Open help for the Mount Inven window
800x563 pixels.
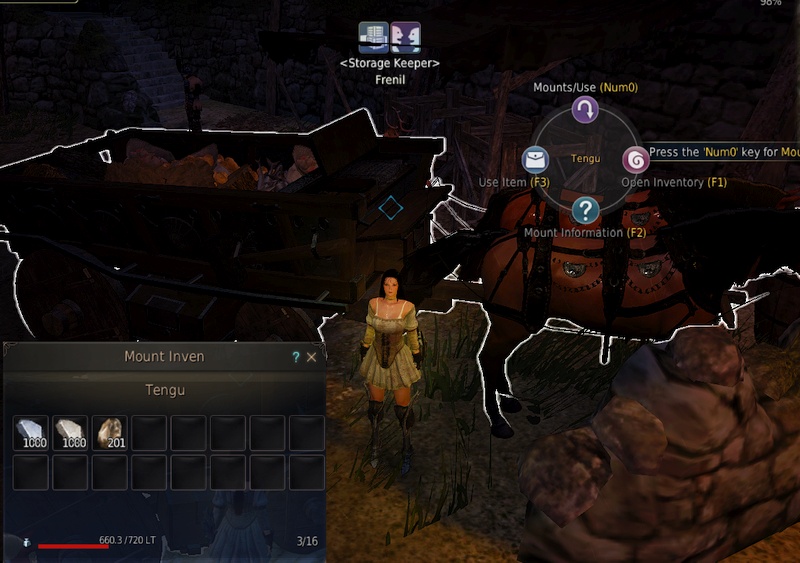point(295,356)
